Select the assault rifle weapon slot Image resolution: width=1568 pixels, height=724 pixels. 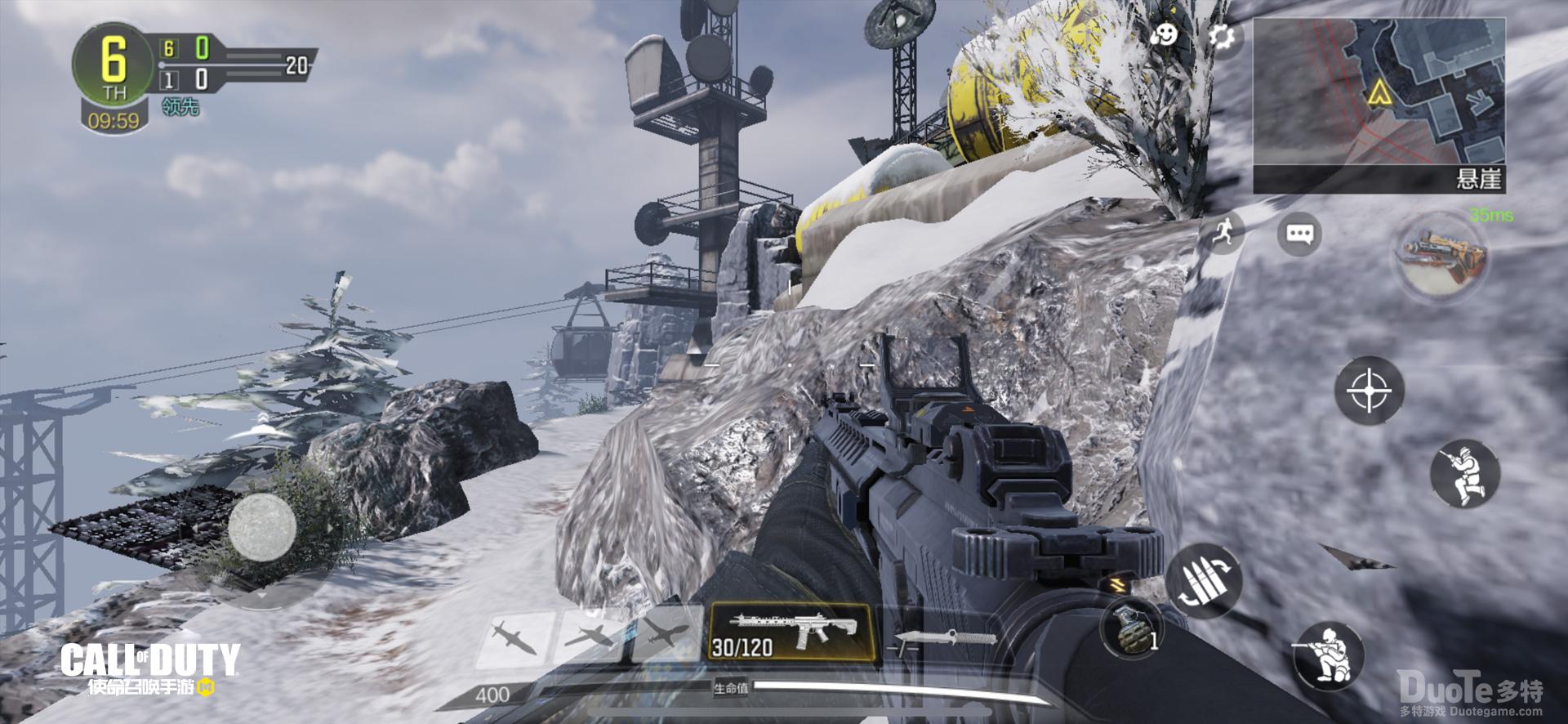coord(789,632)
